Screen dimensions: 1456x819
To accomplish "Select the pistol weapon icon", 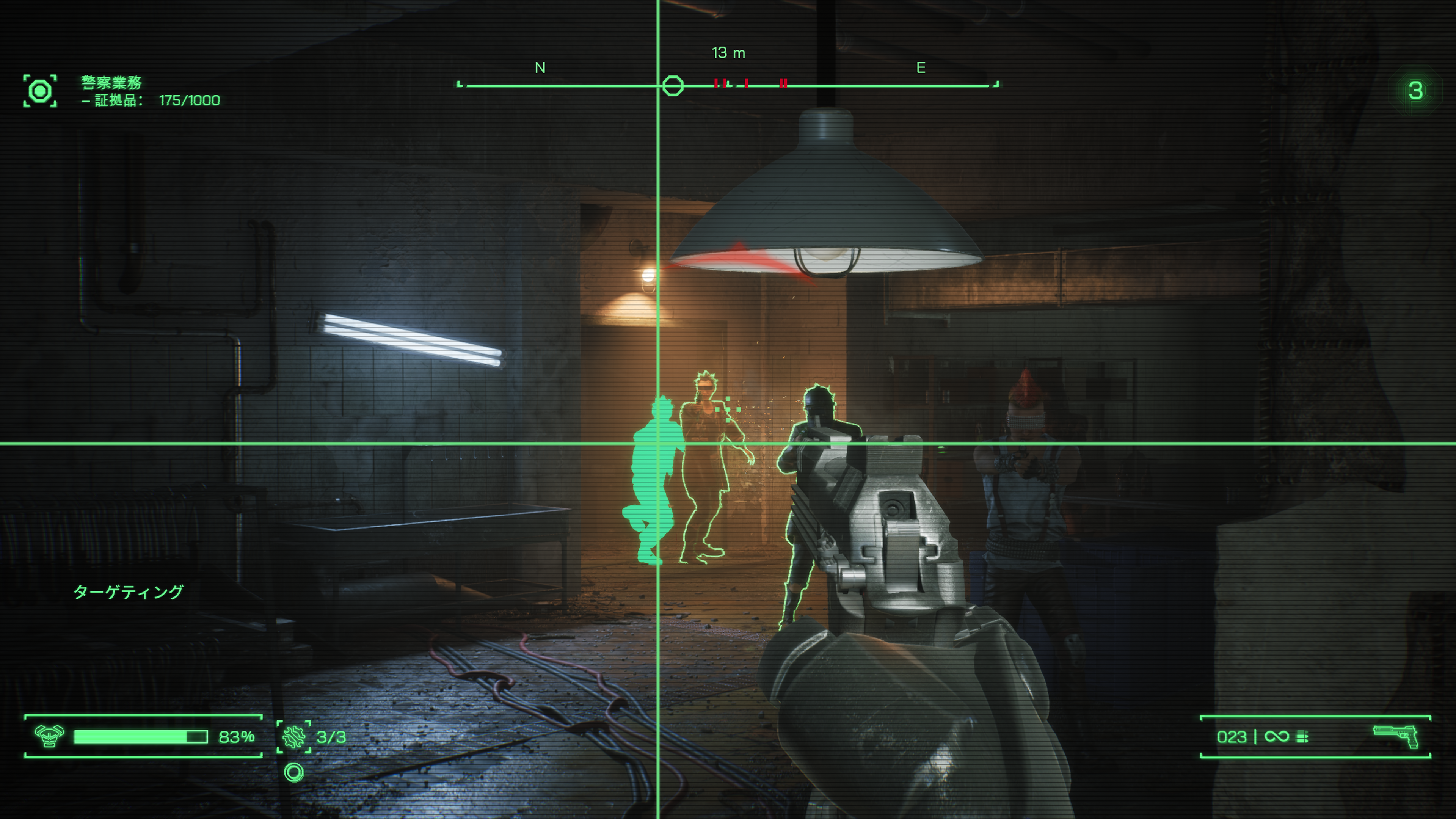I will point(1396,736).
